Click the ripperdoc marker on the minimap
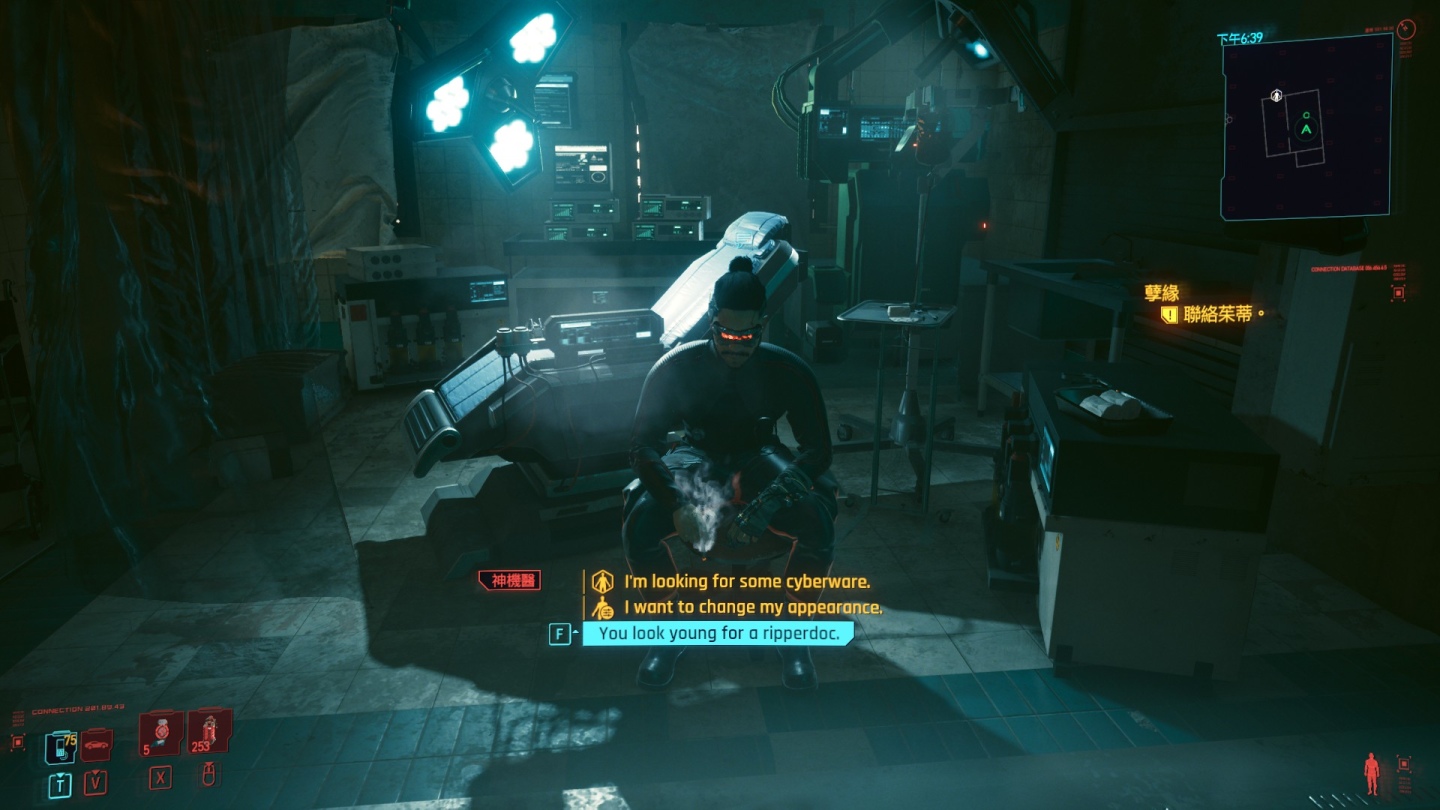 1276,96
